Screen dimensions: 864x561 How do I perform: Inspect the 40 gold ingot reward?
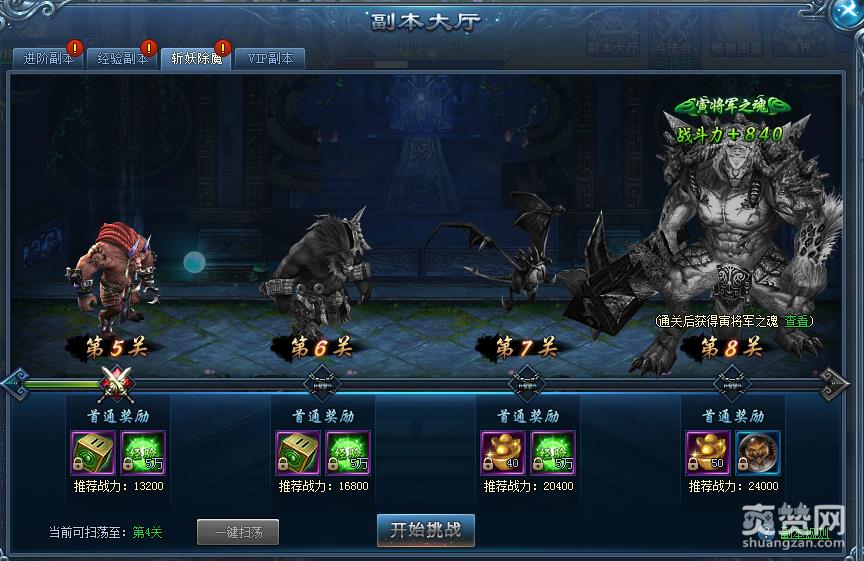click(x=502, y=452)
